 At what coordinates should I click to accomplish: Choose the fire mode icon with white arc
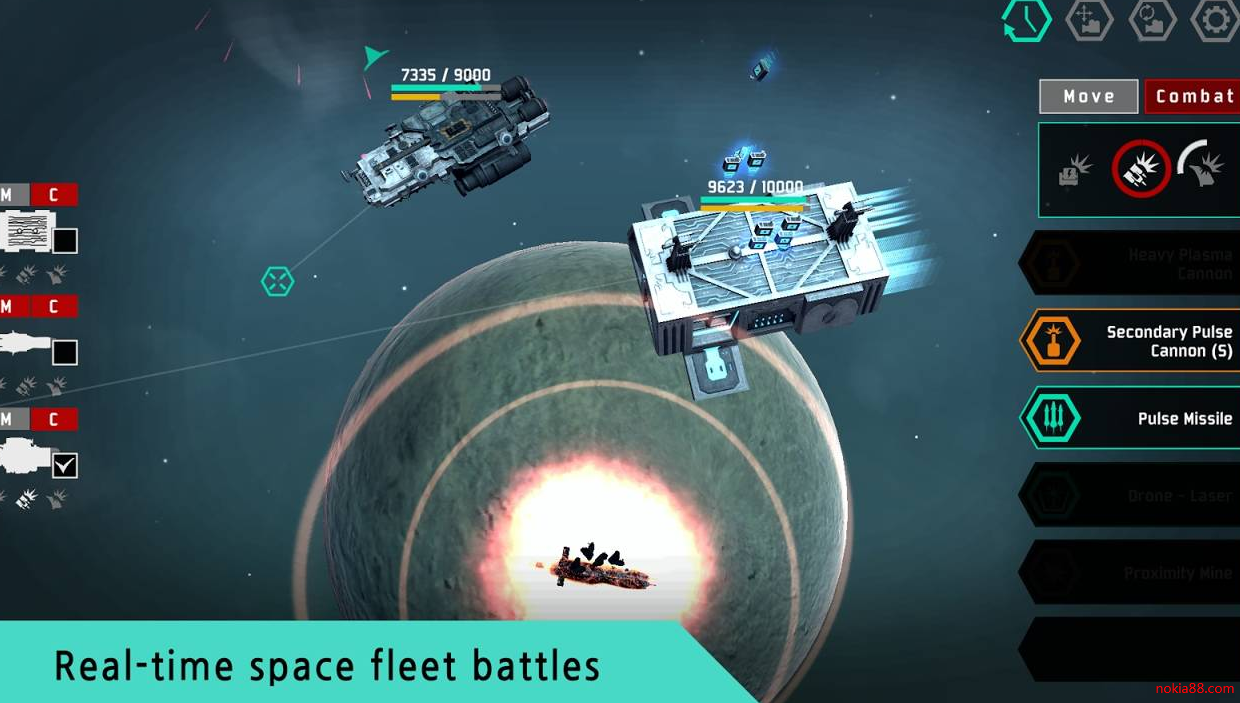[x=1203, y=167]
